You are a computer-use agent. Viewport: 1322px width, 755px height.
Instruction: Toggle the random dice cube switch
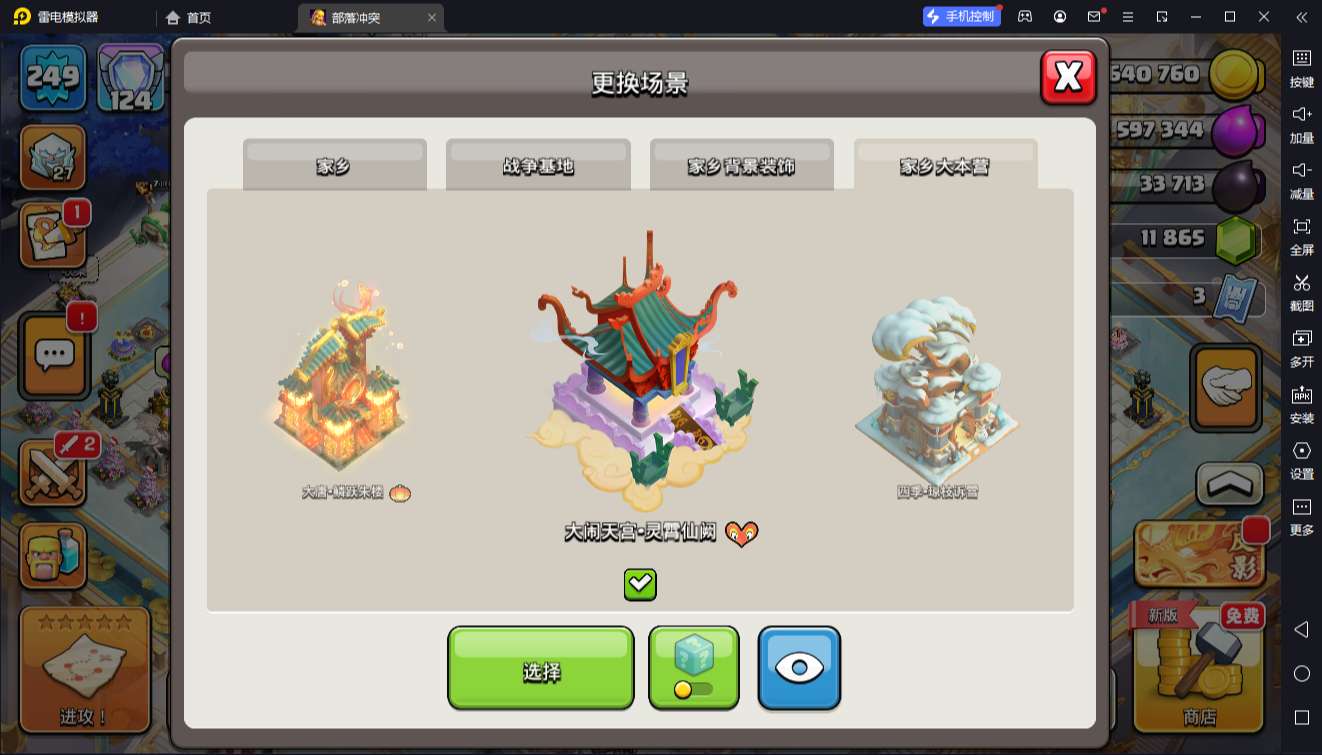pyautogui.click(x=693, y=668)
